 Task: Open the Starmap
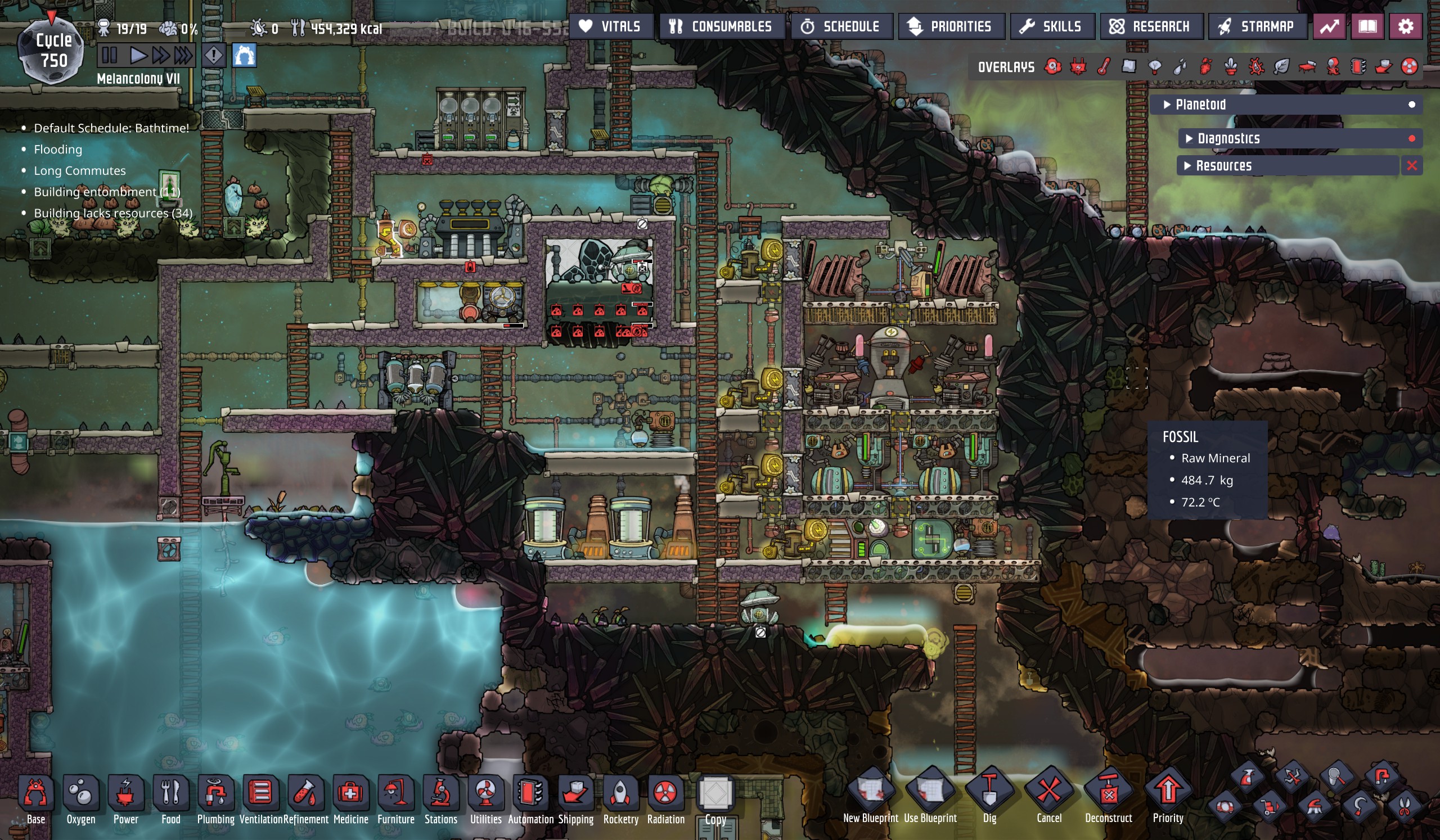pyautogui.click(x=1257, y=26)
